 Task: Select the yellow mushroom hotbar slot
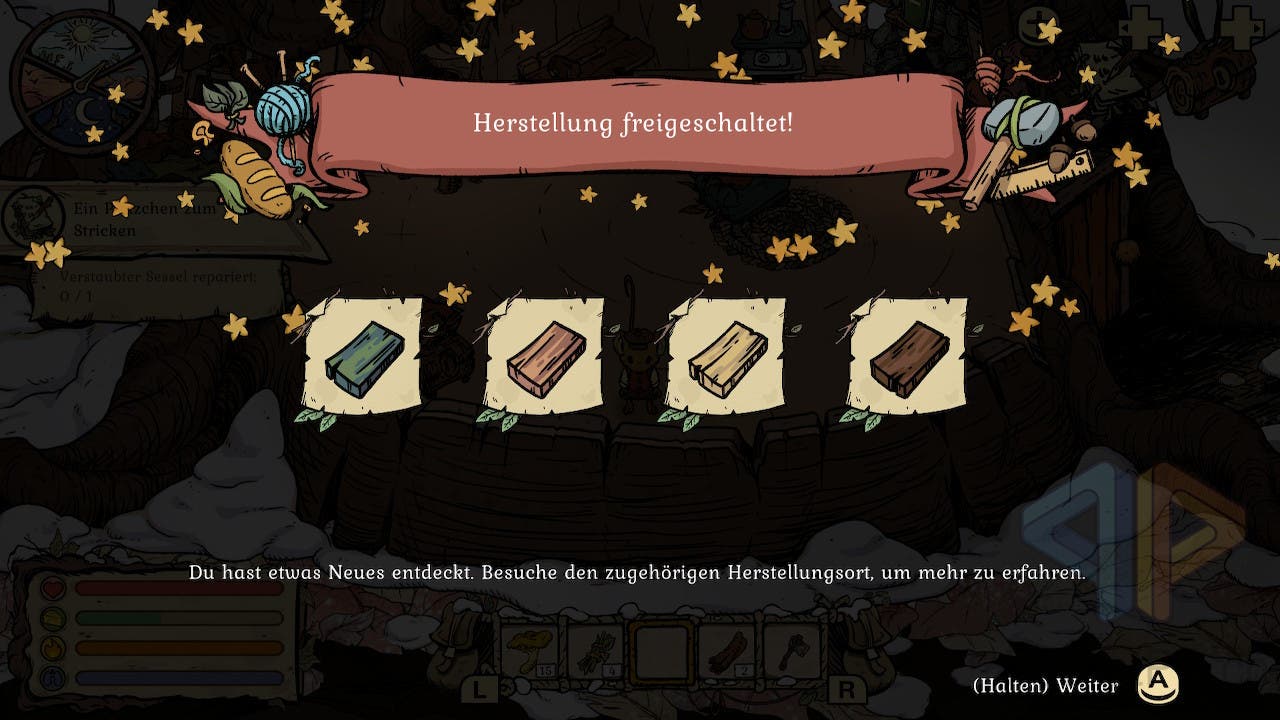point(529,650)
